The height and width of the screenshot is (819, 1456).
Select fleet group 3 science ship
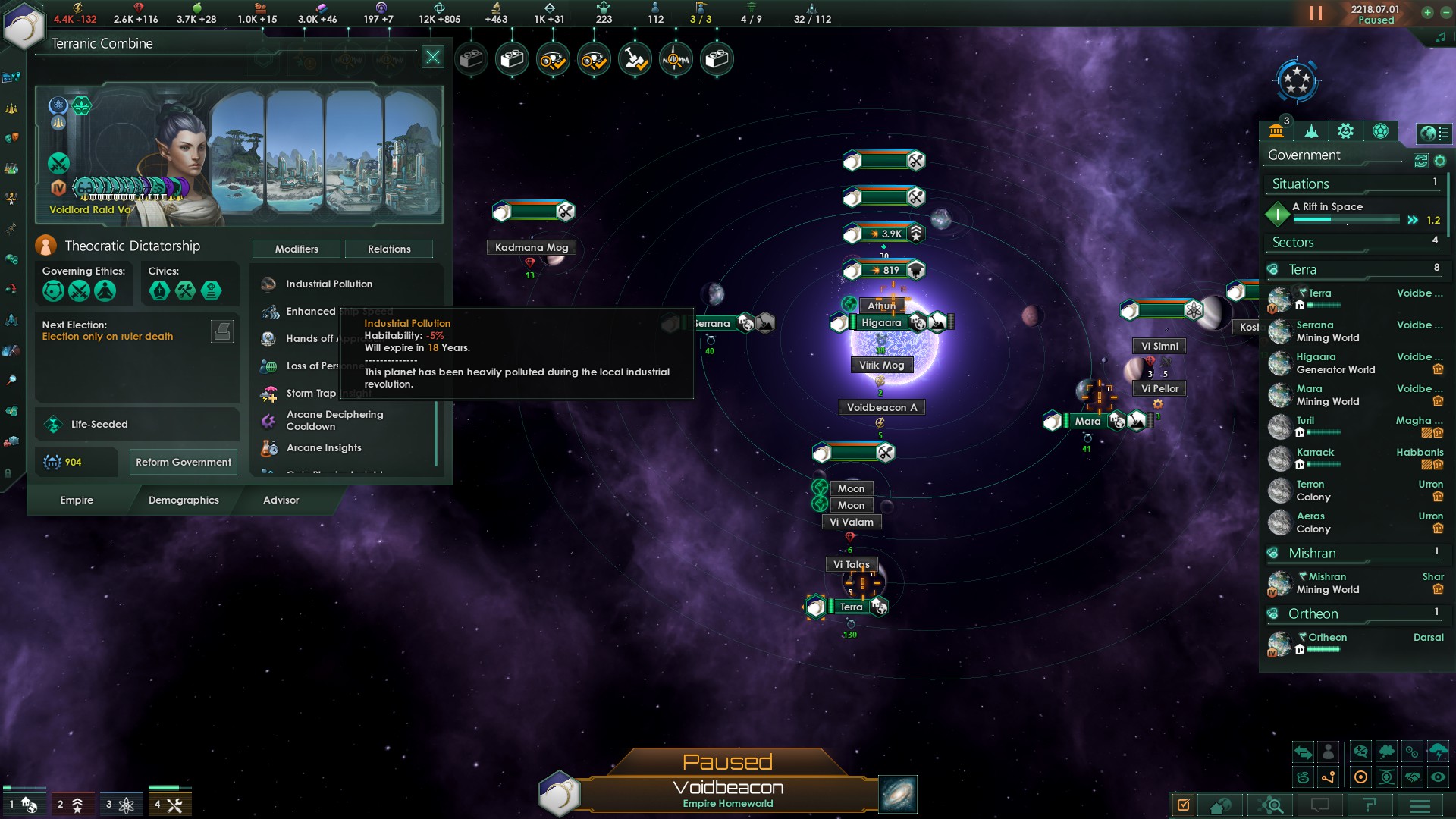(120, 805)
